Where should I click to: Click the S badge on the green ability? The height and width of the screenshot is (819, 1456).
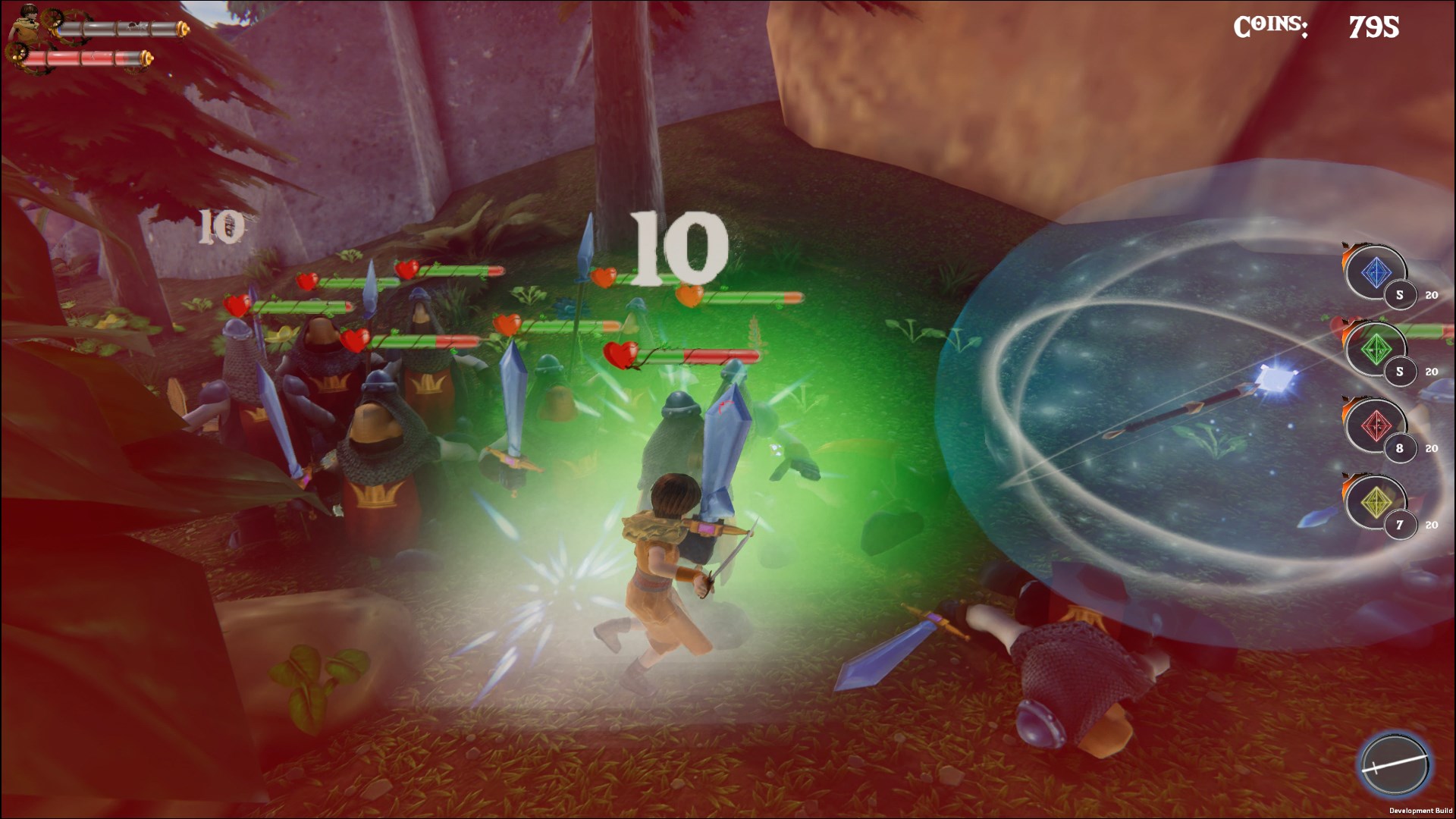[1399, 370]
